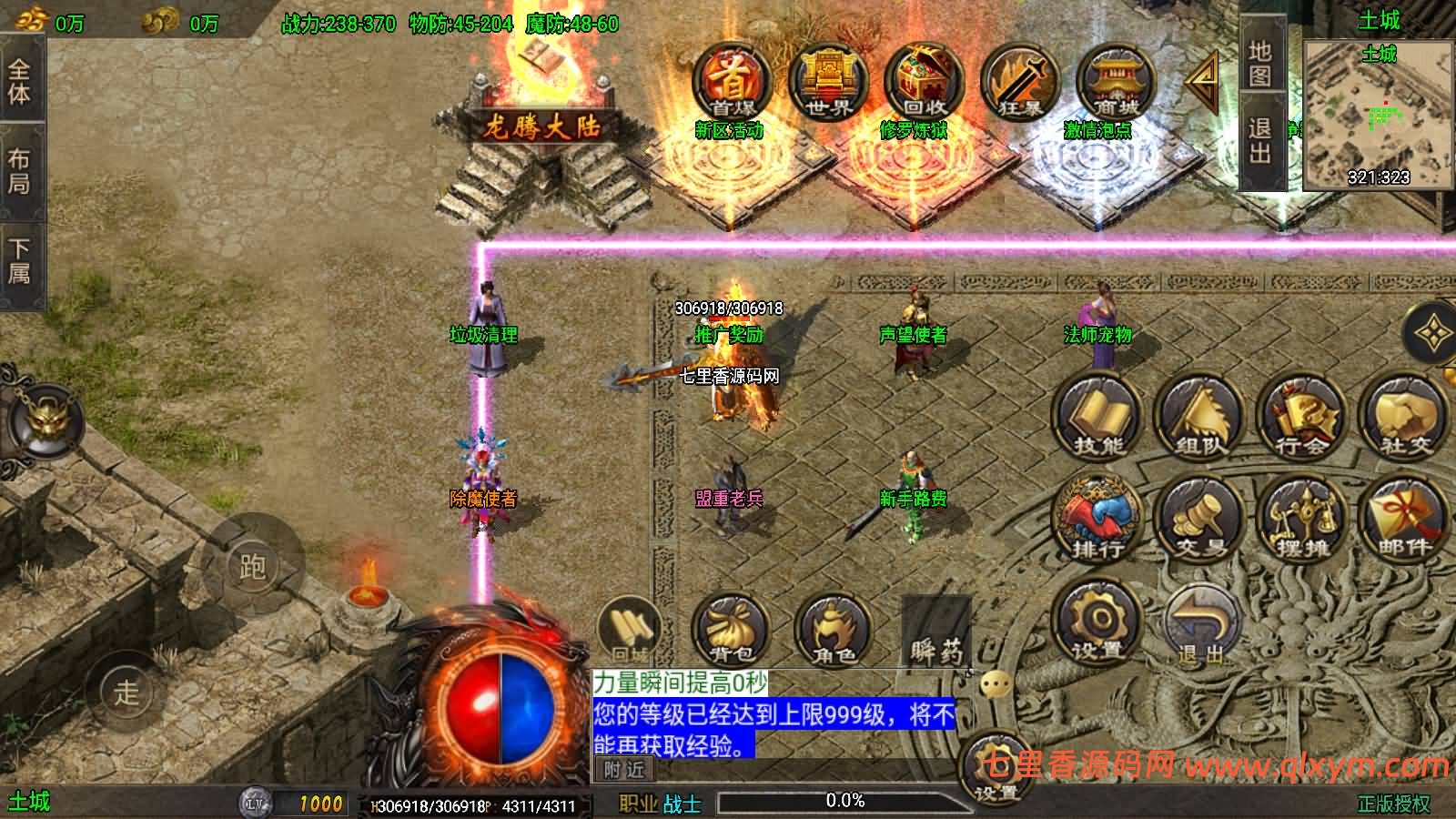The height and width of the screenshot is (819, 1456).
Task: Toggle run mode with the 跑 button
Action: click(253, 567)
